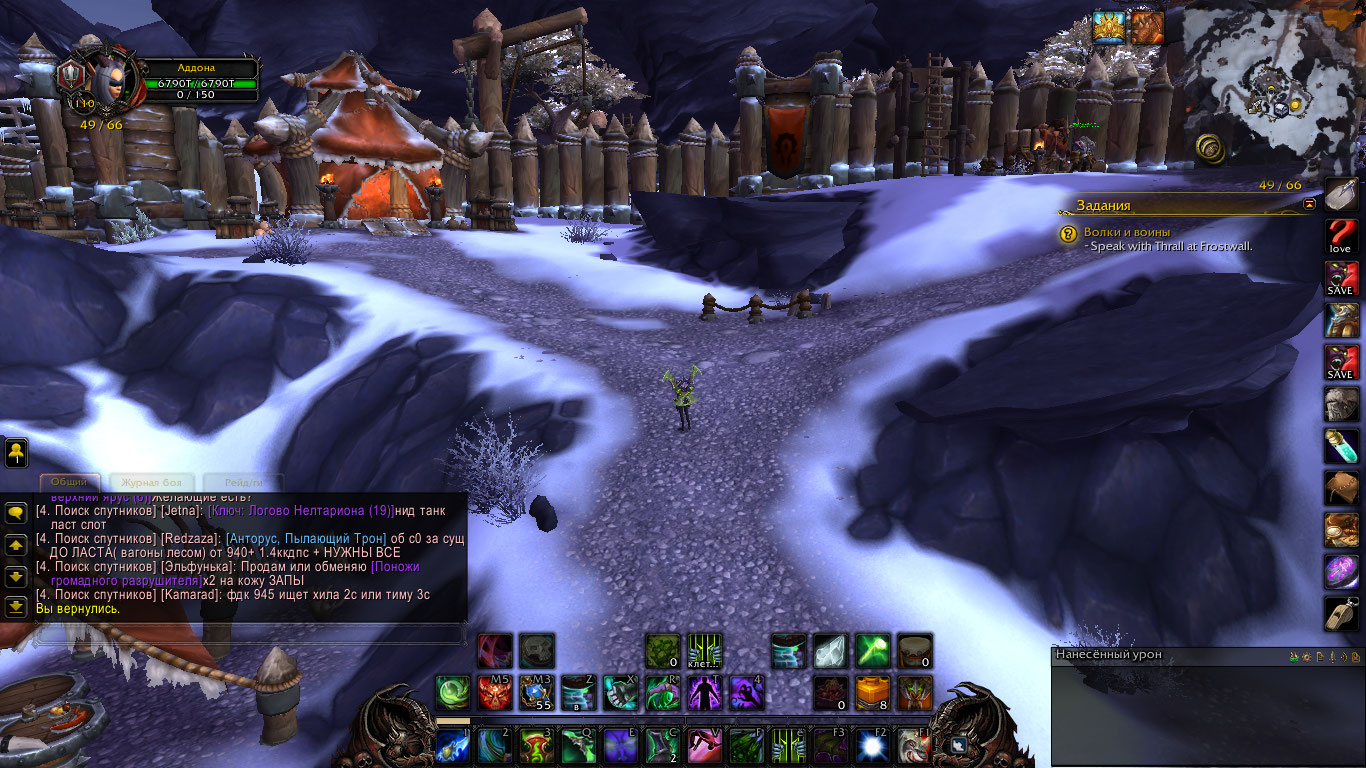The width and height of the screenshot is (1366, 768).
Task: Use the purple silhouette ability bound to T
Action: 703,692
